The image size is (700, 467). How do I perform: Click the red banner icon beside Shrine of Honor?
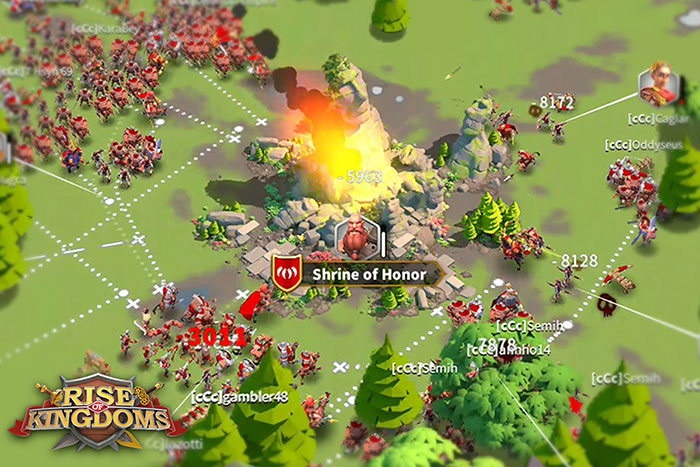(287, 273)
